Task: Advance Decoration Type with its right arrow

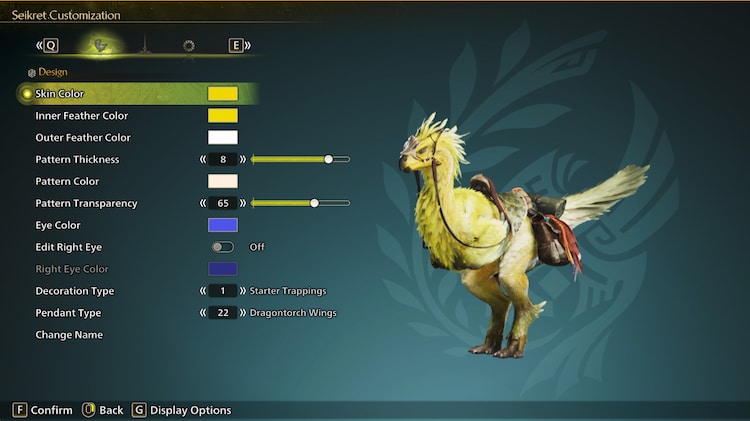Action: (x=242, y=291)
